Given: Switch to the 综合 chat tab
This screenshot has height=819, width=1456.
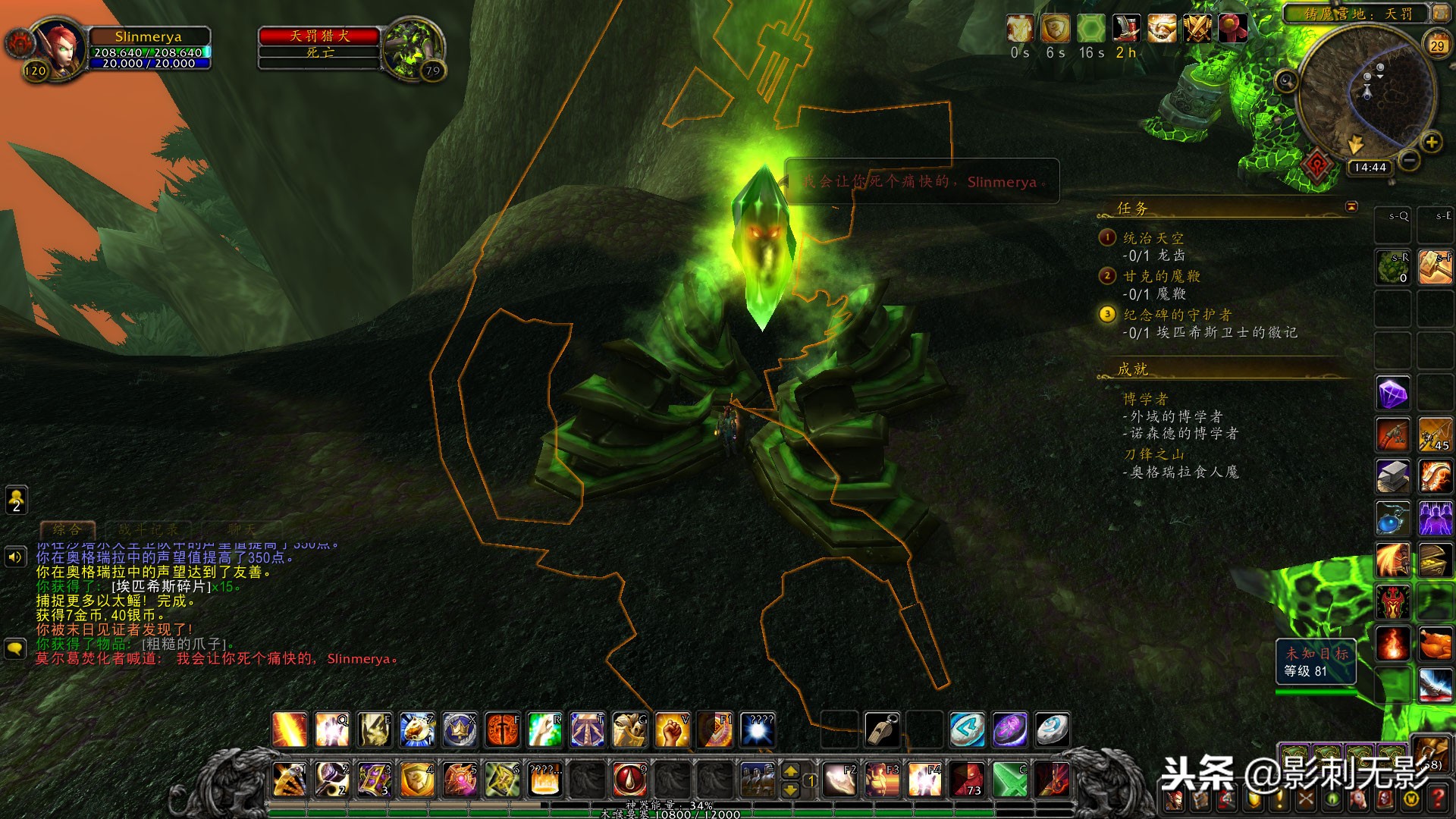Looking at the screenshot, I should pos(67,529).
